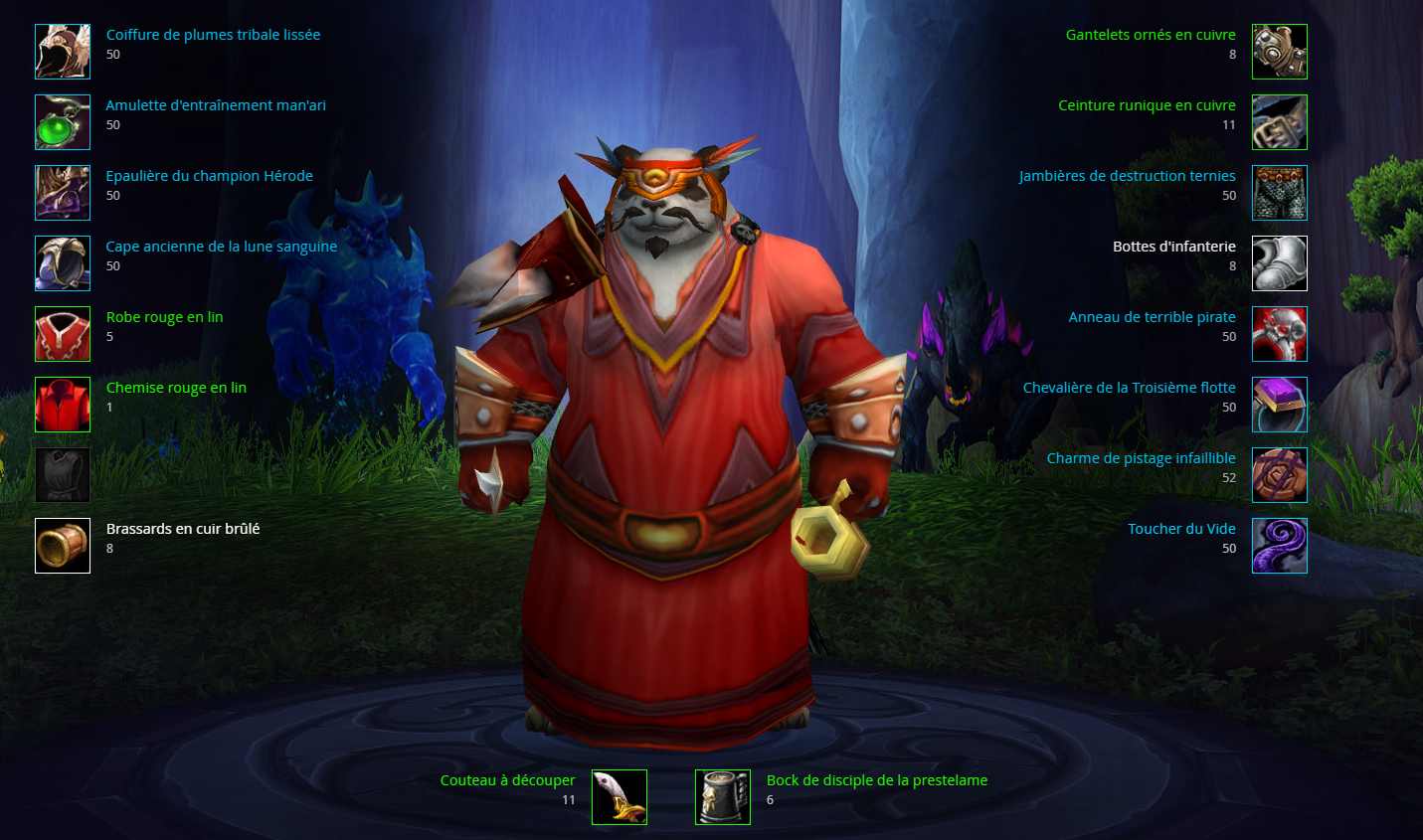Click the Robe rouge en lin item name

point(164,315)
